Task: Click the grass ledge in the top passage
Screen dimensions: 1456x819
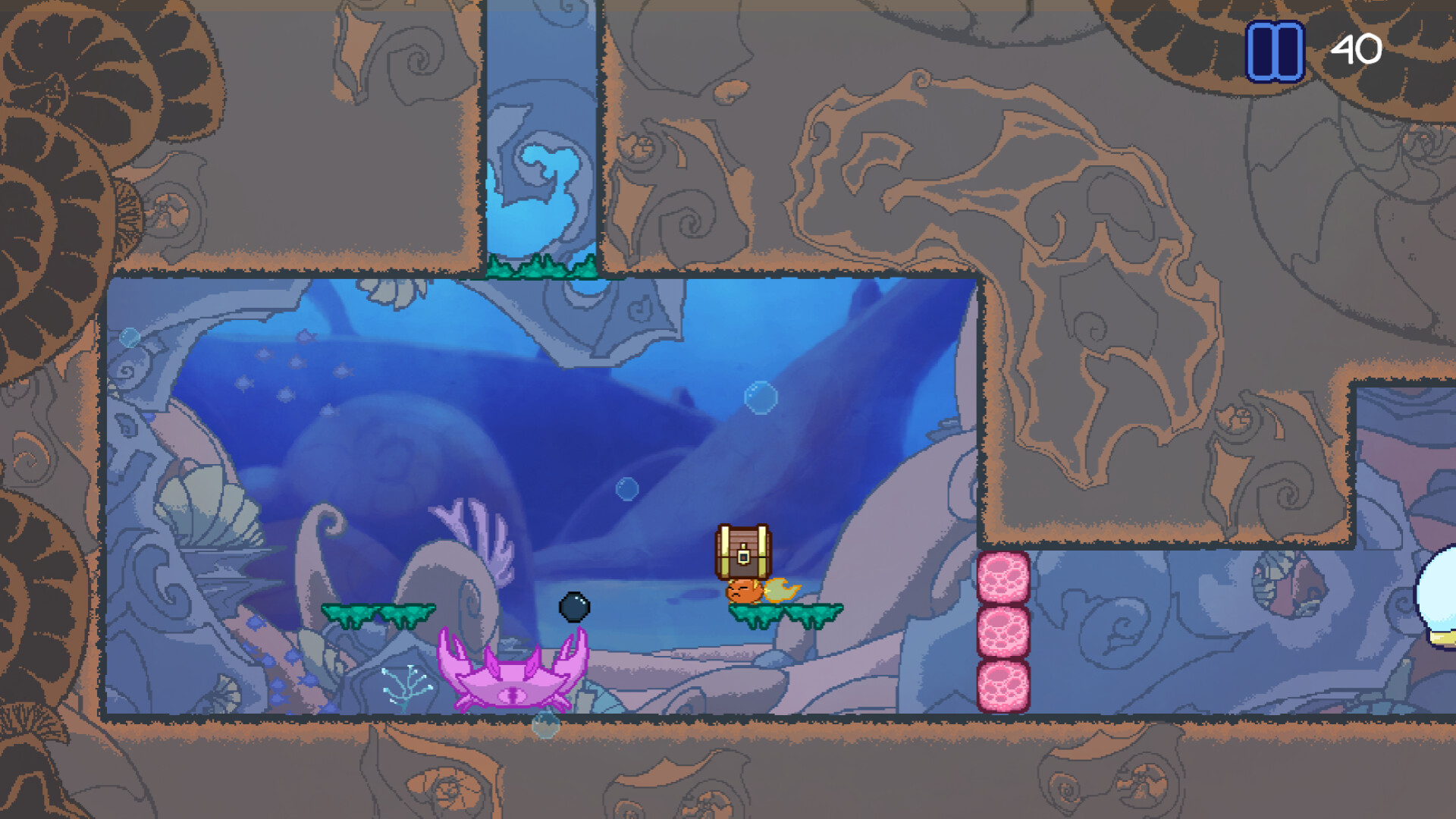Action: (x=543, y=268)
